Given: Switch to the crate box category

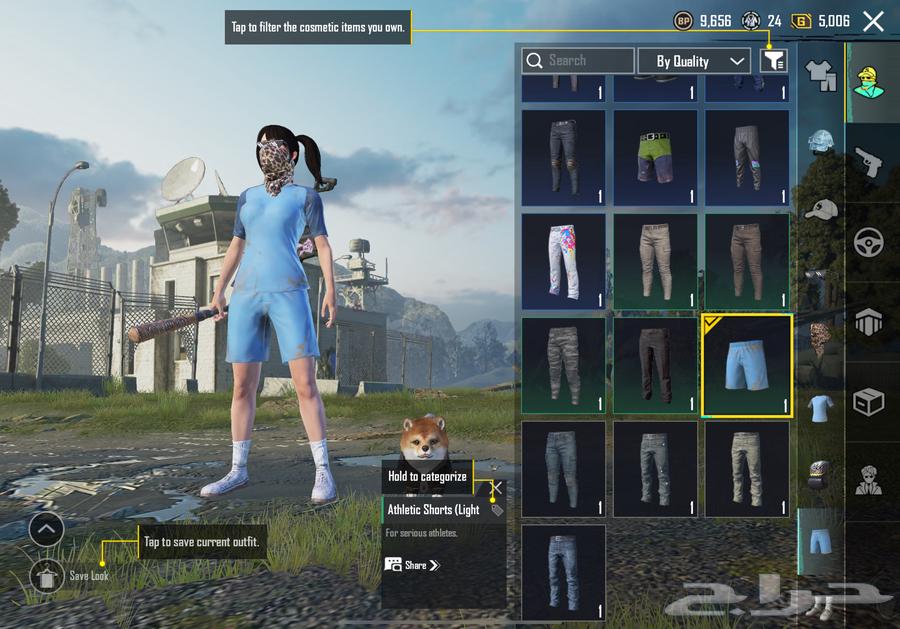Looking at the screenshot, I should (x=868, y=402).
